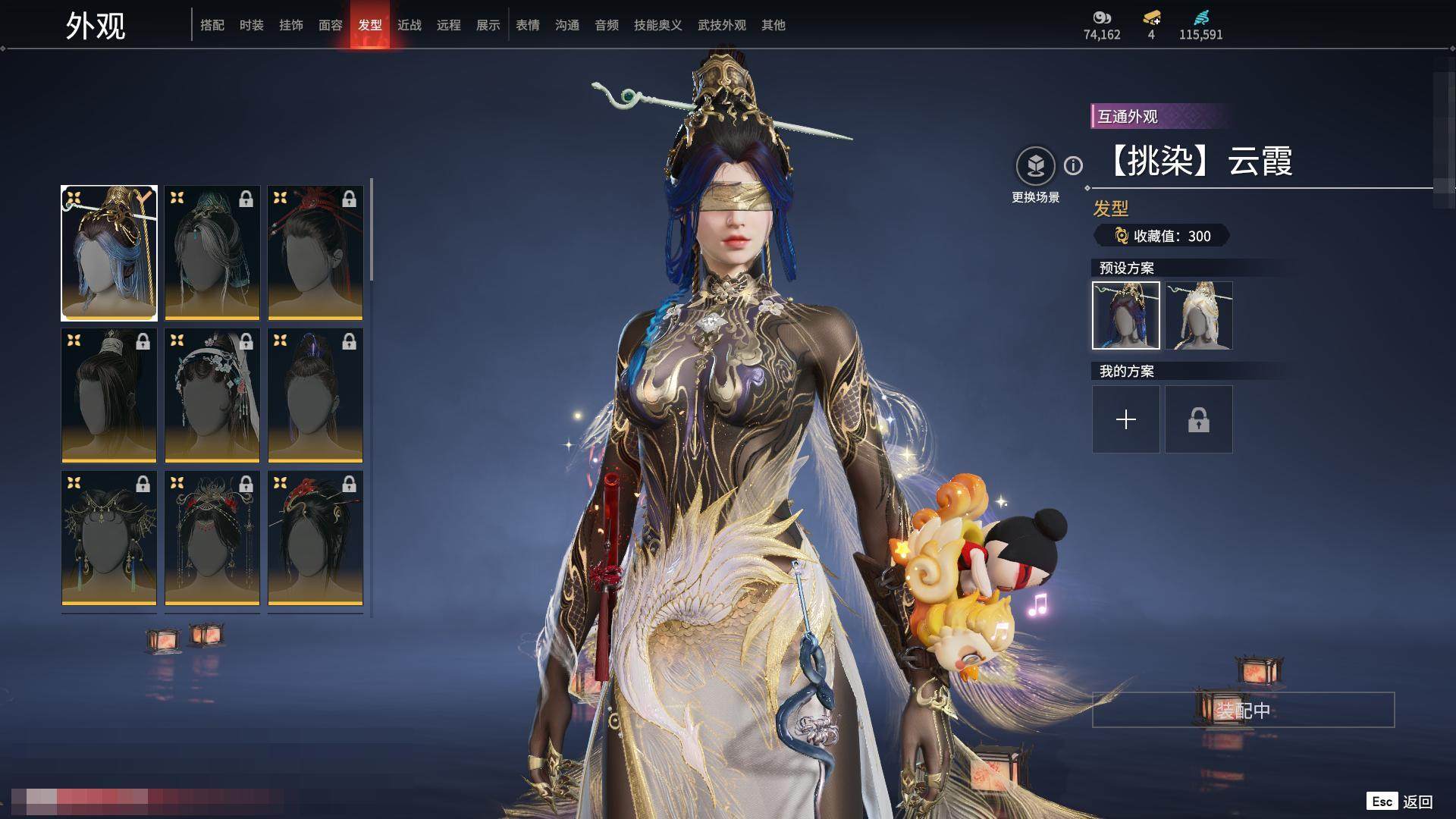Open the 技能奥义 tab
1456x819 pixels.
click(x=658, y=25)
